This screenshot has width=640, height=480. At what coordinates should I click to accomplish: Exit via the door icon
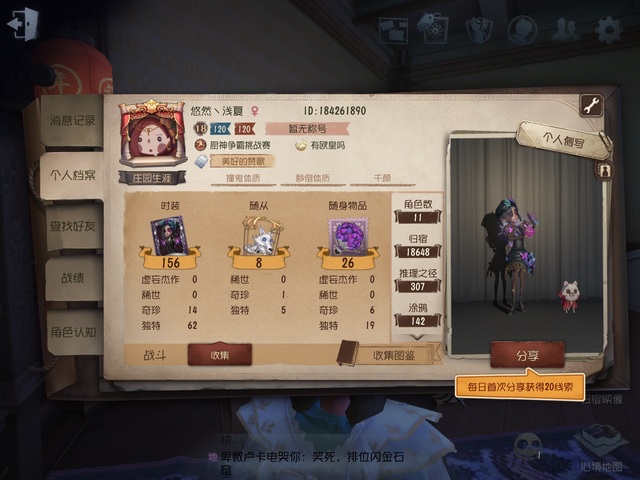(22, 24)
